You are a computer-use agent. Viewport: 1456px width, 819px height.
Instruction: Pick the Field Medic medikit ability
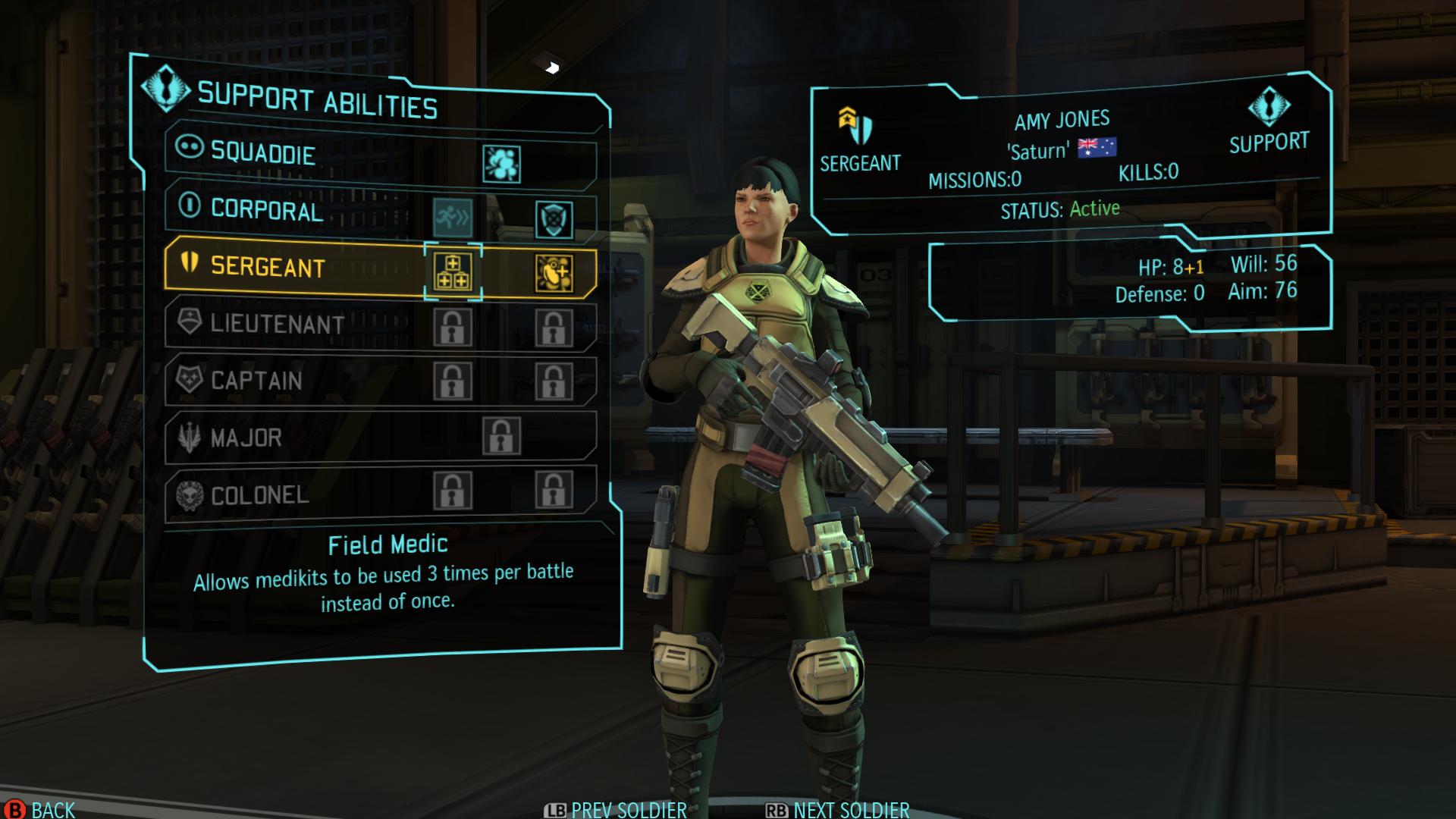click(x=453, y=272)
